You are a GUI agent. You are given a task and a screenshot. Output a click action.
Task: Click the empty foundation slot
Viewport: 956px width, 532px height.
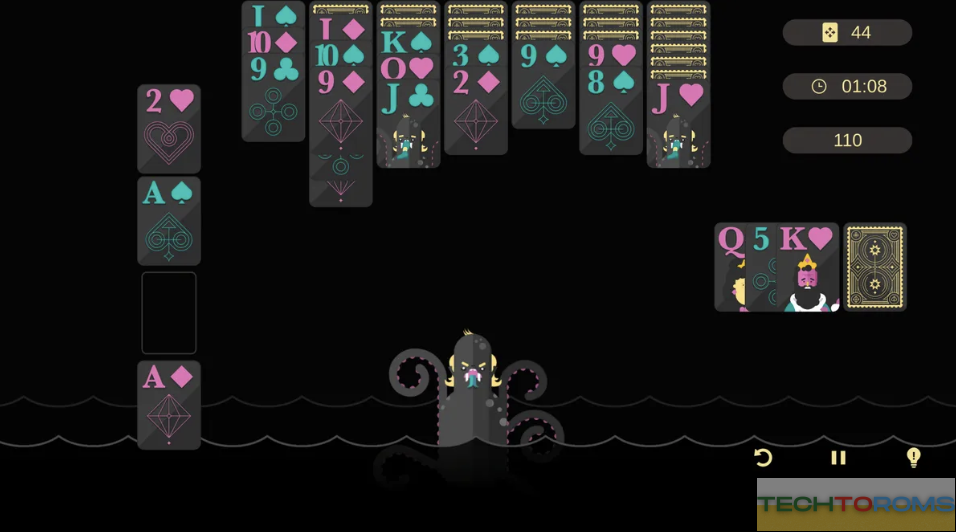(x=169, y=313)
